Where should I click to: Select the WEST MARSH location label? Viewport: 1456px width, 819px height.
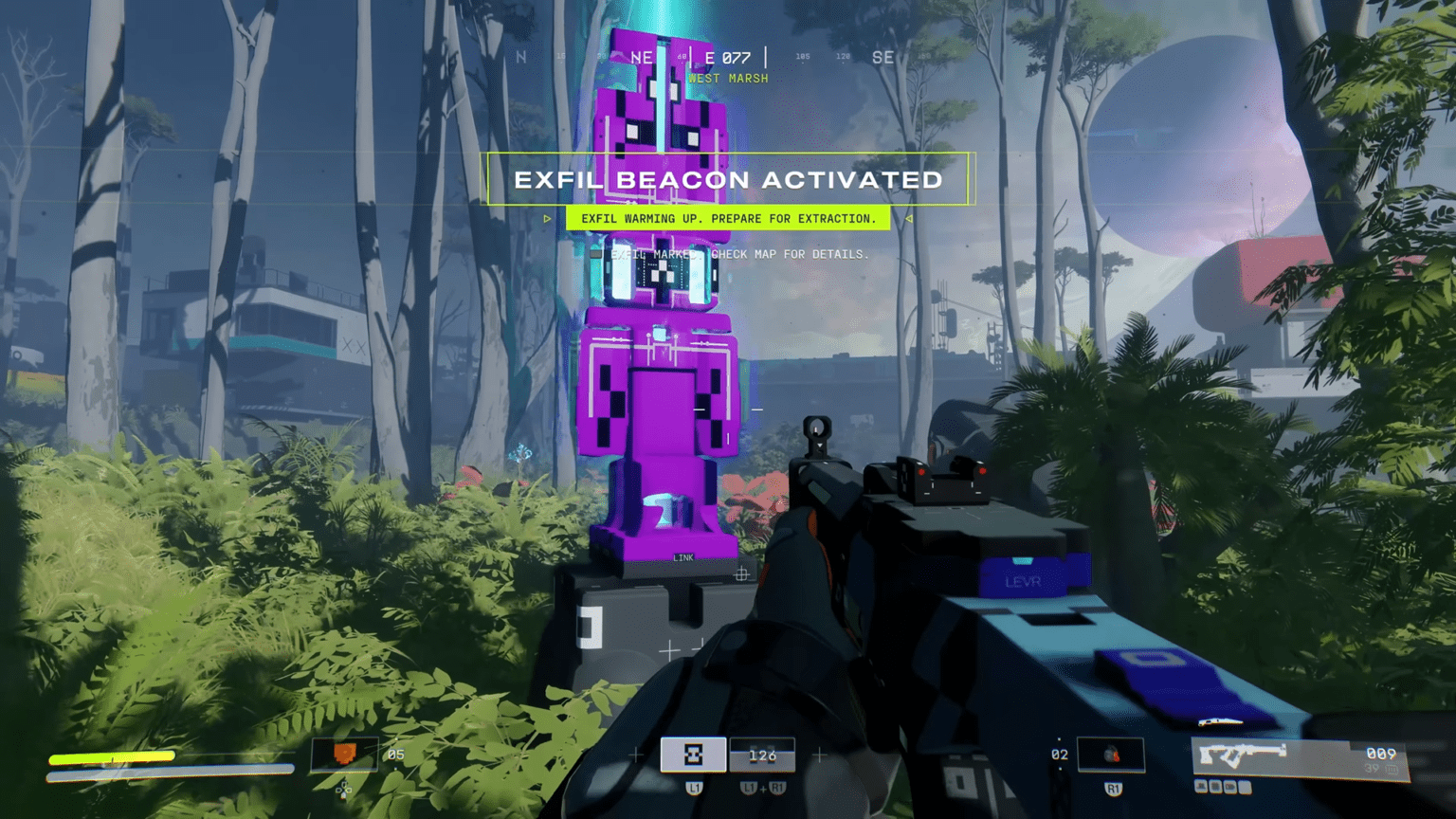point(728,78)
